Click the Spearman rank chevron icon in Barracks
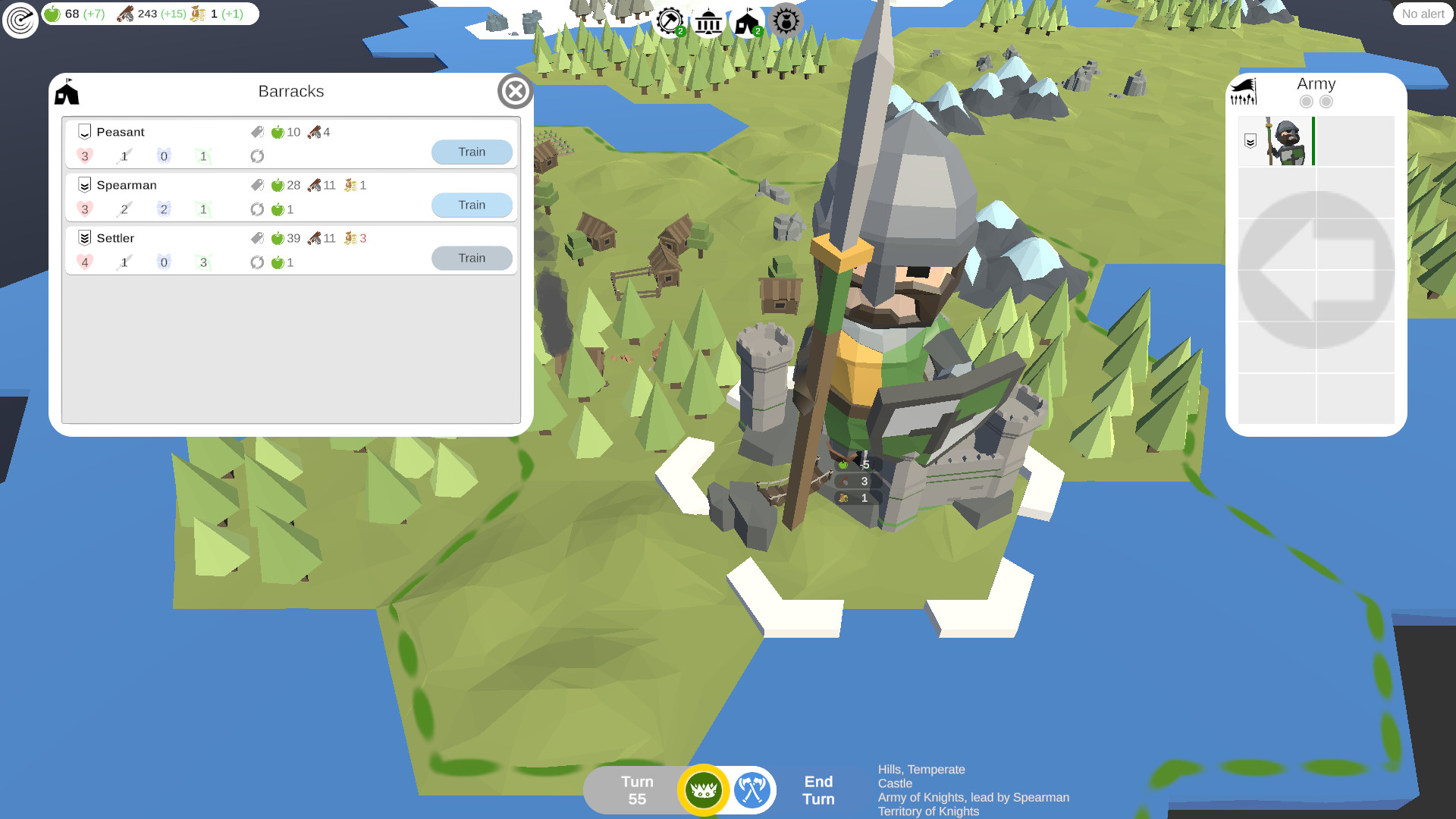The width and height of the screenshot is (1456, 819). pos(83,184)
